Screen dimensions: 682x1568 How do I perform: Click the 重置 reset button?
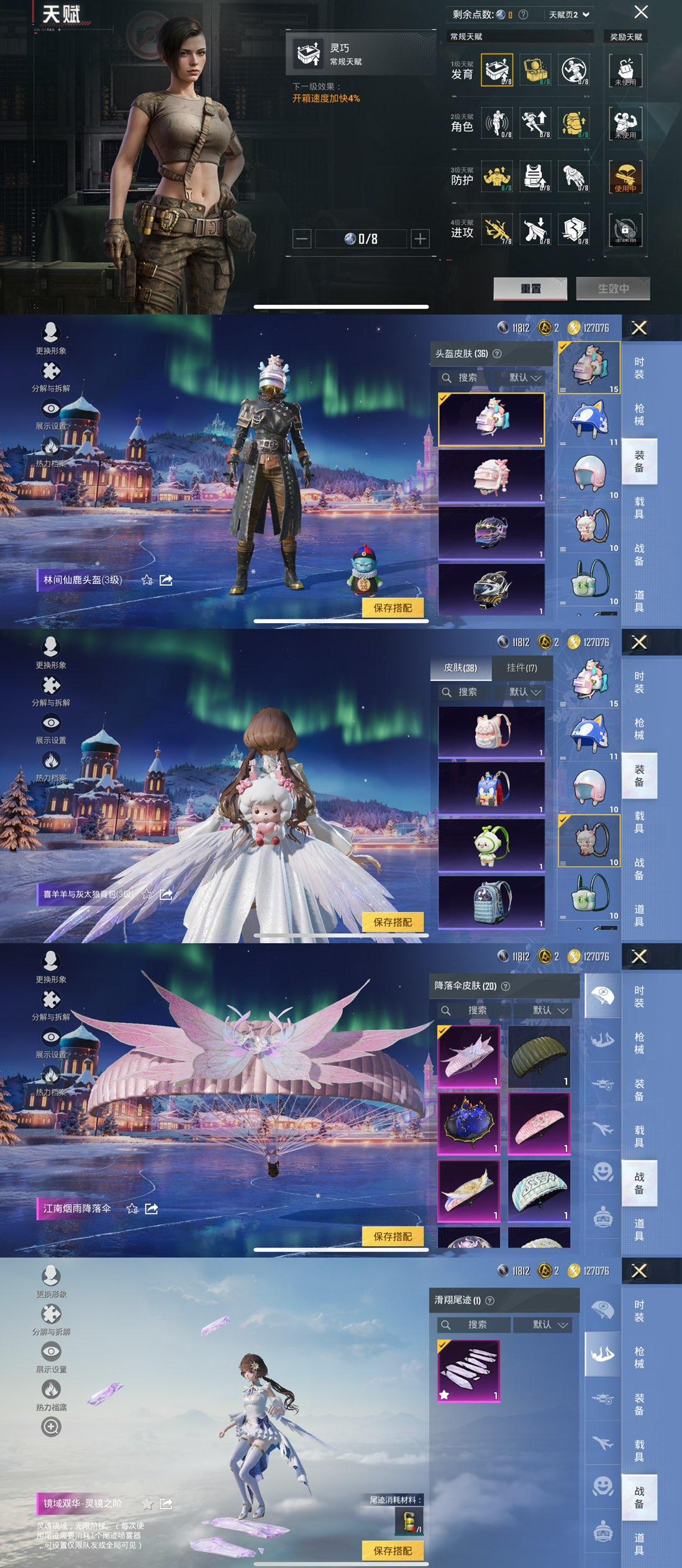click(x=530, y=288)
